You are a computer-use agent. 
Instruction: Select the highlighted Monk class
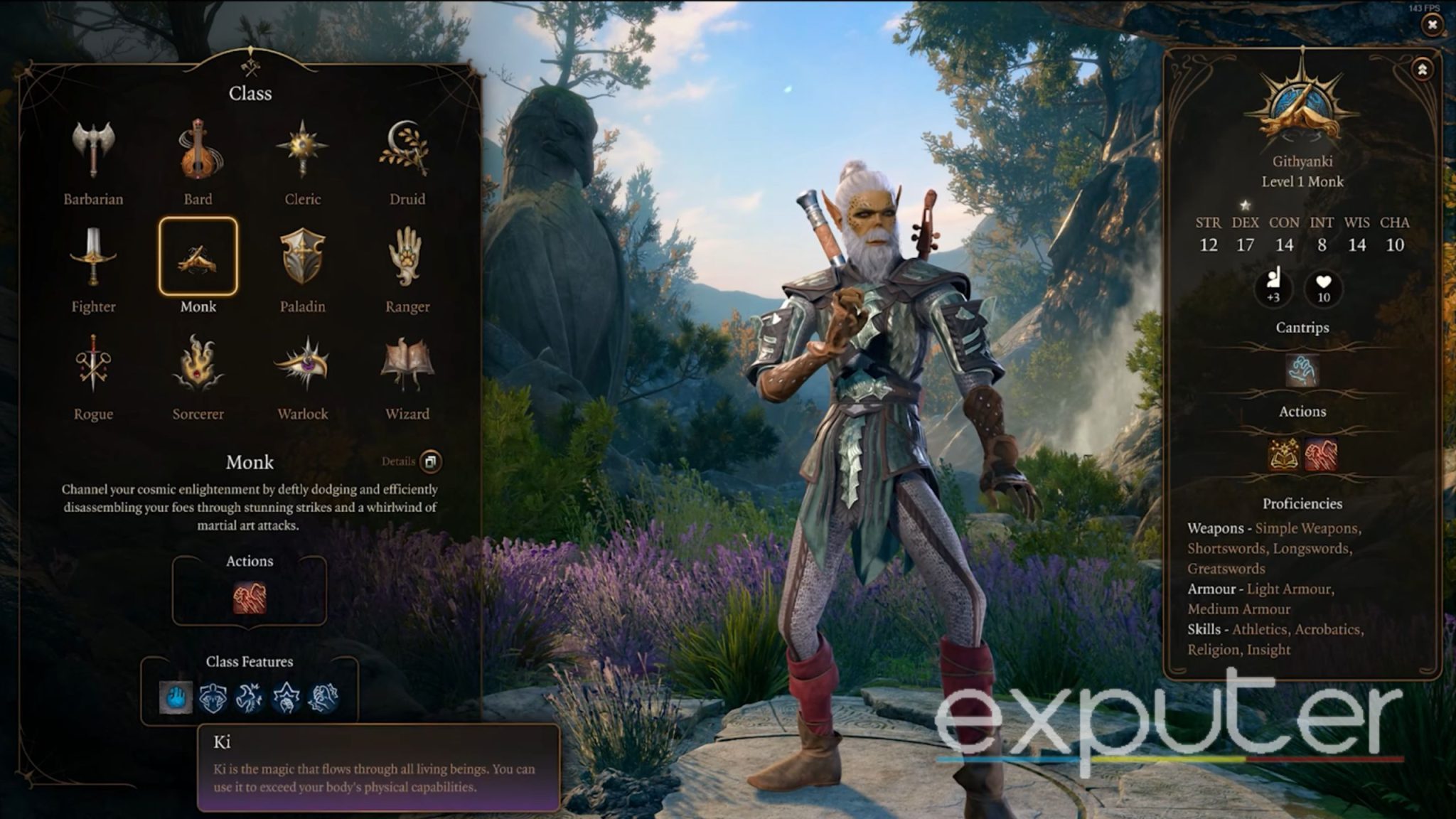point(198,257)
